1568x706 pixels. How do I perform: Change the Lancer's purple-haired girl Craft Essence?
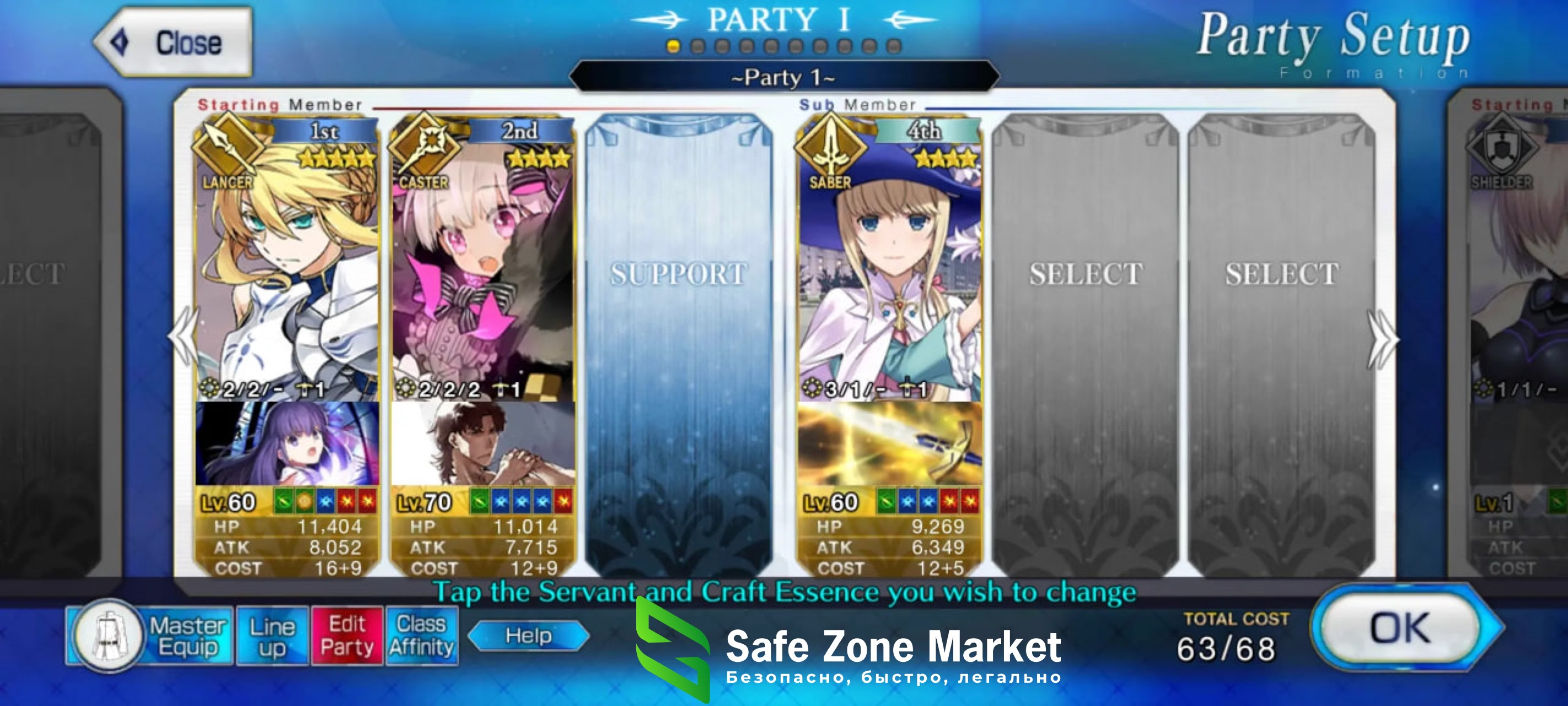click(x=287, y=443)
